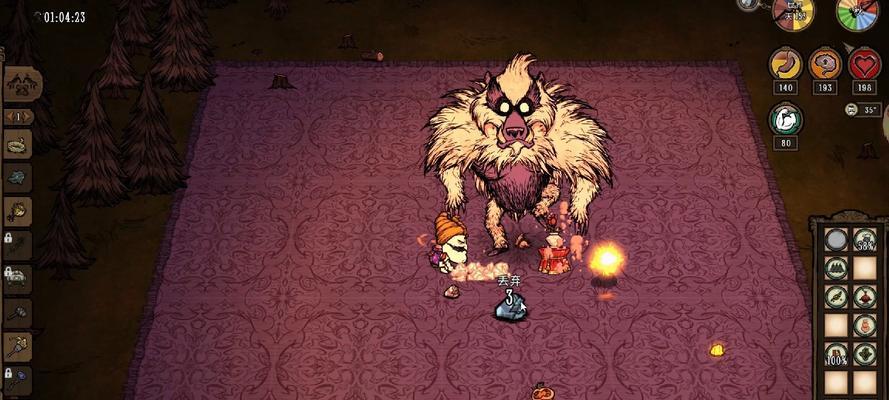Image resolution: width=889 pixels, height=400 pixels.
Task: Pick the pink item in the inventory
Action: click(866, 326)
